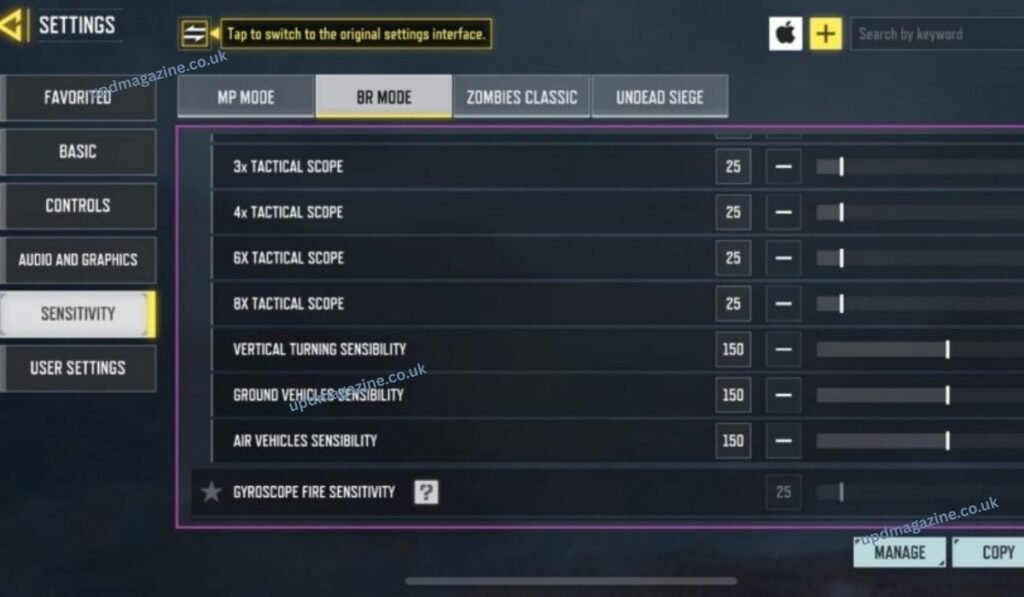Switch to the original settings interface
The width and height of the screenshot is (1024, 597).
(195, 34)
